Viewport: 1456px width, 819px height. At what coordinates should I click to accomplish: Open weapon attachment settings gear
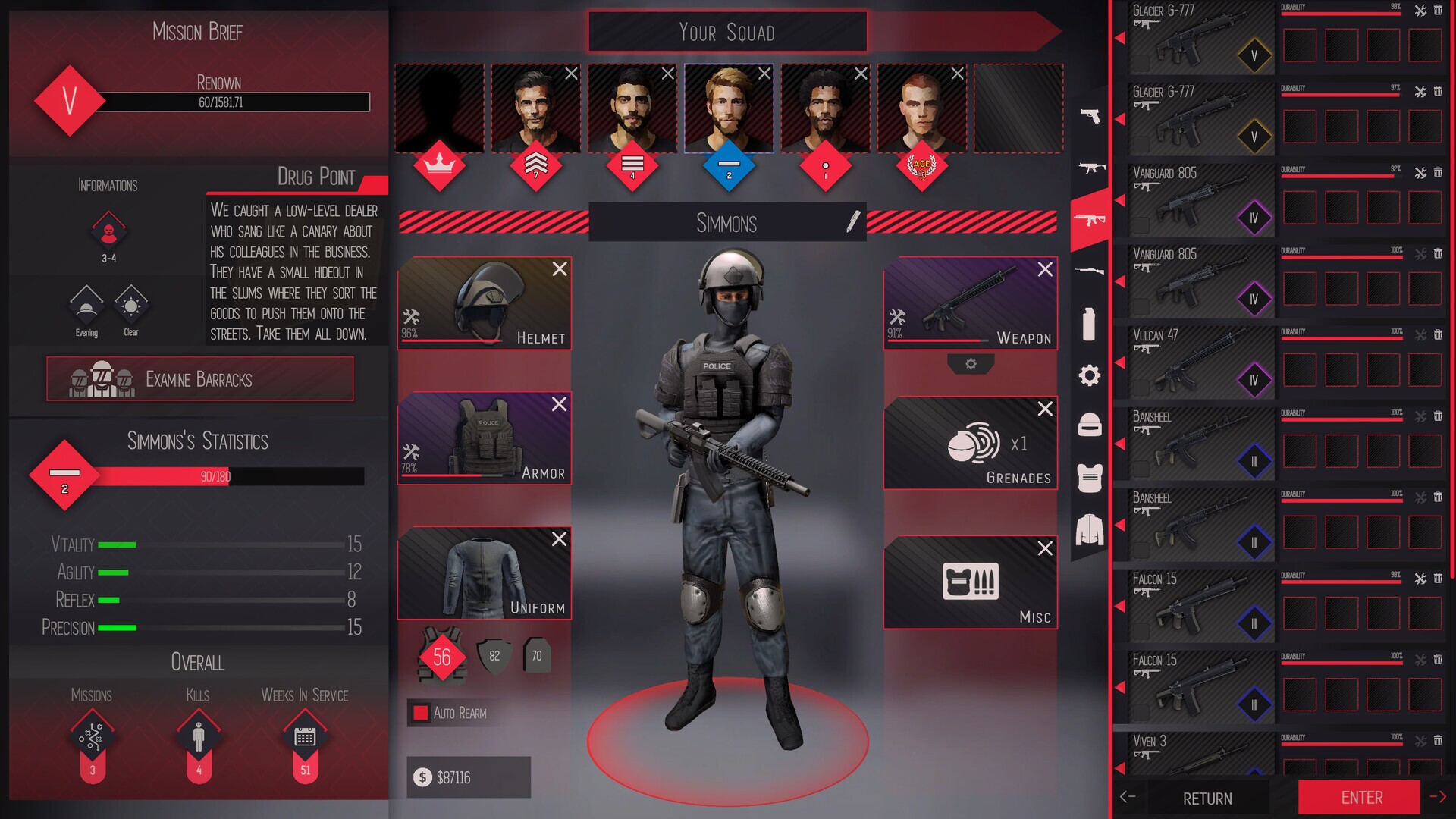[971, 365]
